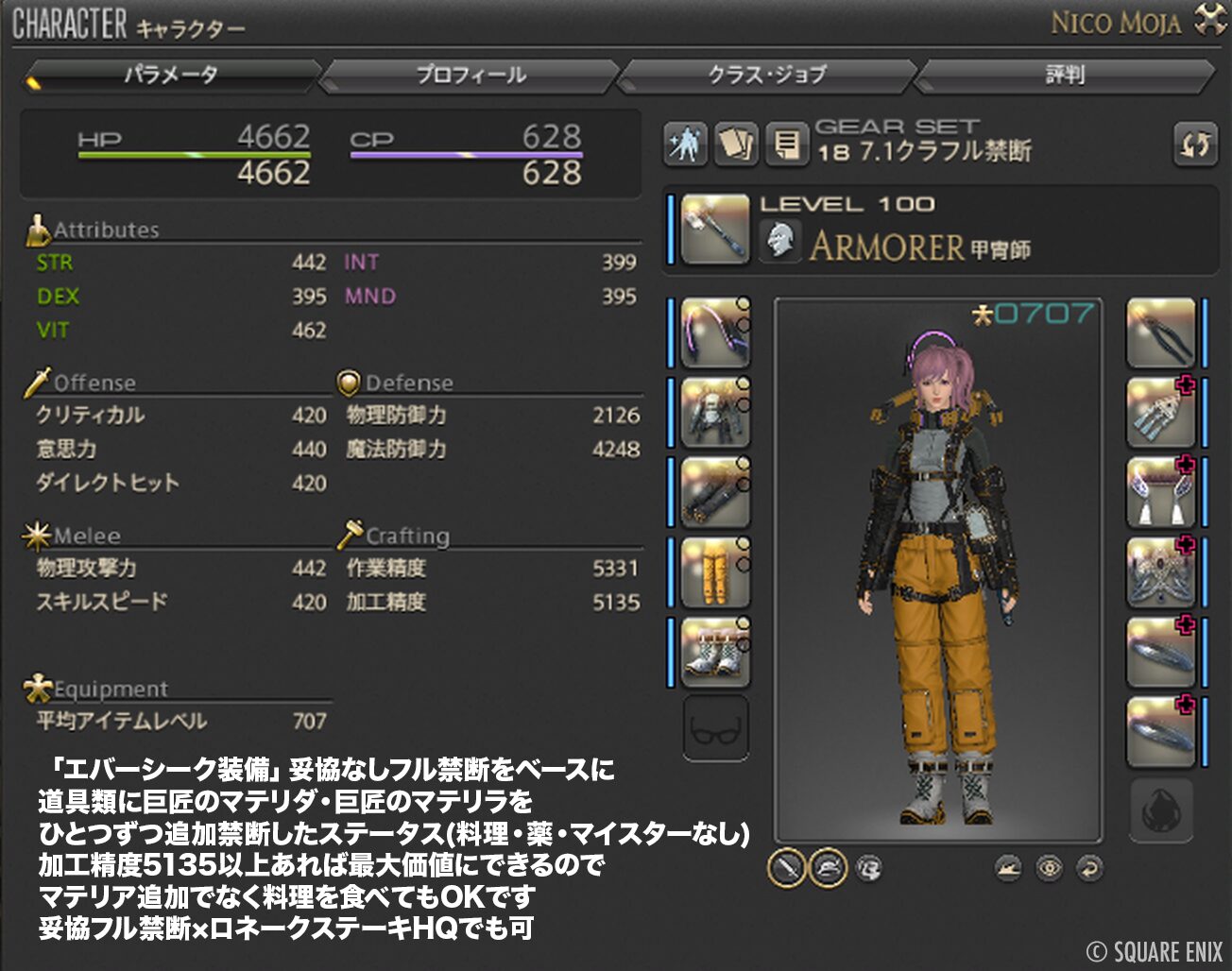Choose the white boots feet slot

coord(715,652)
